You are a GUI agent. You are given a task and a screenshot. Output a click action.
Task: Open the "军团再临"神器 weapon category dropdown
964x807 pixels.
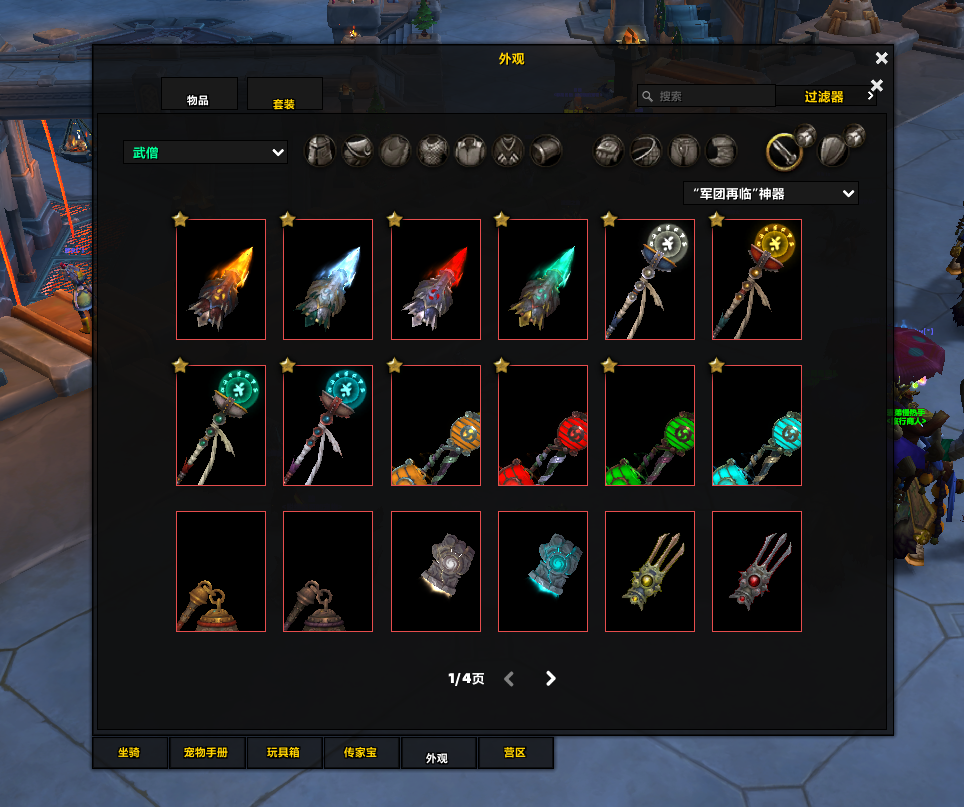(x=770, y=193)
